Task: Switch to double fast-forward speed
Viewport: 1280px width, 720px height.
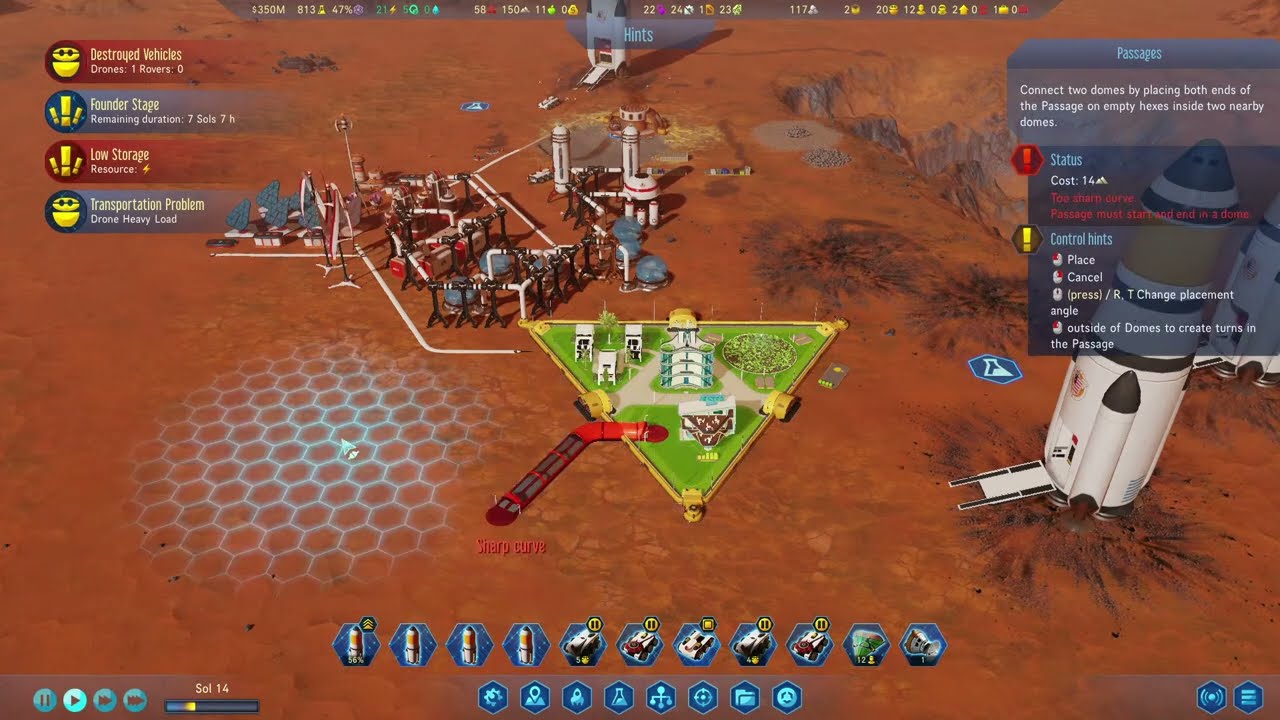Action: tap(105, 700)
